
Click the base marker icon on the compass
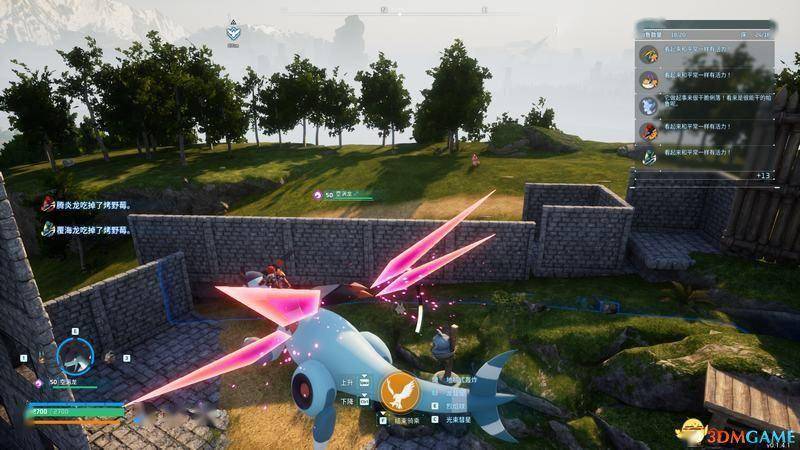(x=233, y=31)
